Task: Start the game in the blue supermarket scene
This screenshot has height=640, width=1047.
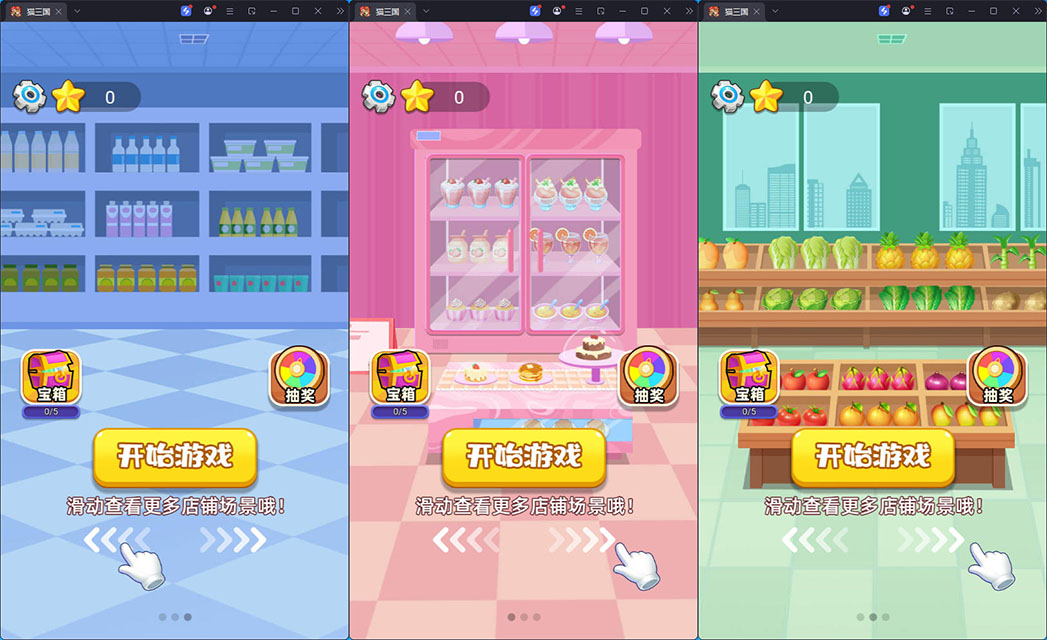Action: (175, 457)
